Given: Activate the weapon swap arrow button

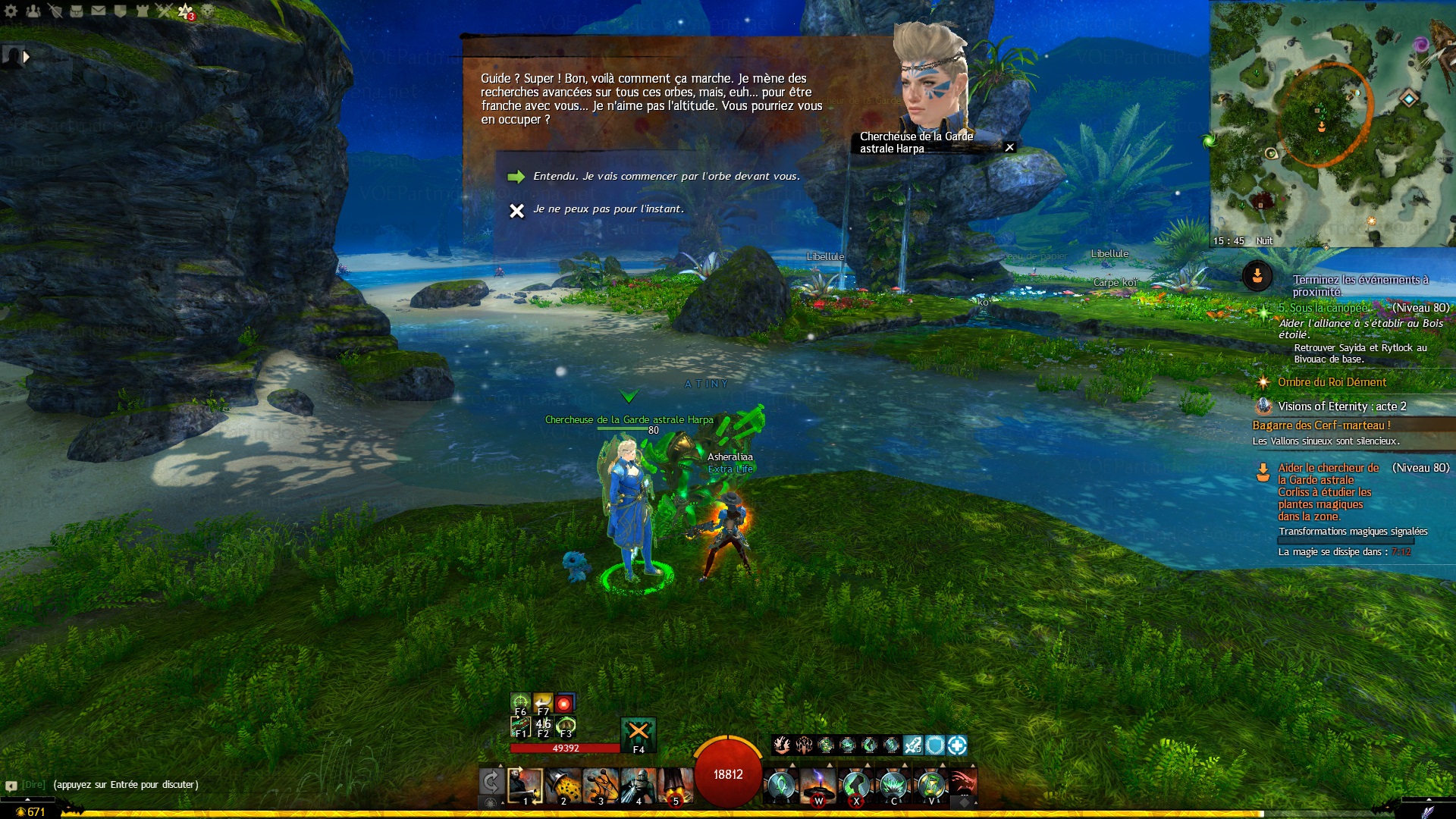Looking at the screenshot, I should tap(491, 782).
